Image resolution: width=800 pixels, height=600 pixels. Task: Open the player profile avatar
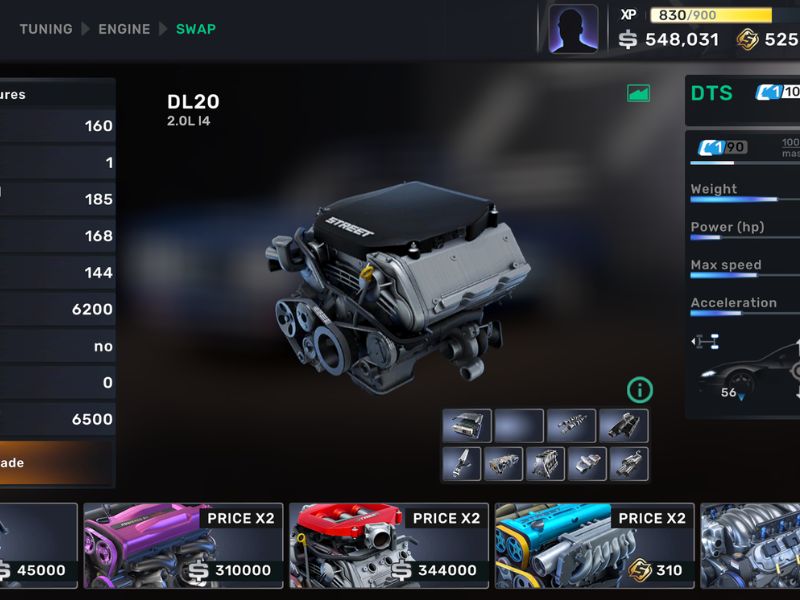tap(573, 29)
